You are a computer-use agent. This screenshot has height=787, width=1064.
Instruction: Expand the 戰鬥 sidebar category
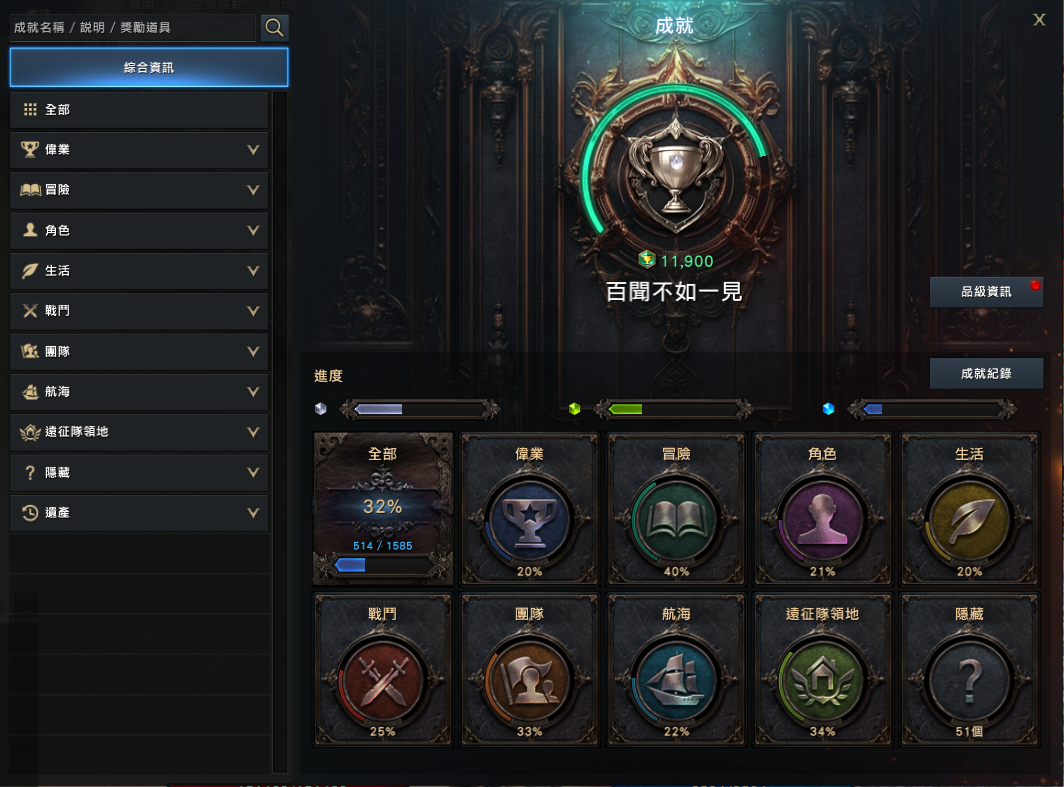139,311
